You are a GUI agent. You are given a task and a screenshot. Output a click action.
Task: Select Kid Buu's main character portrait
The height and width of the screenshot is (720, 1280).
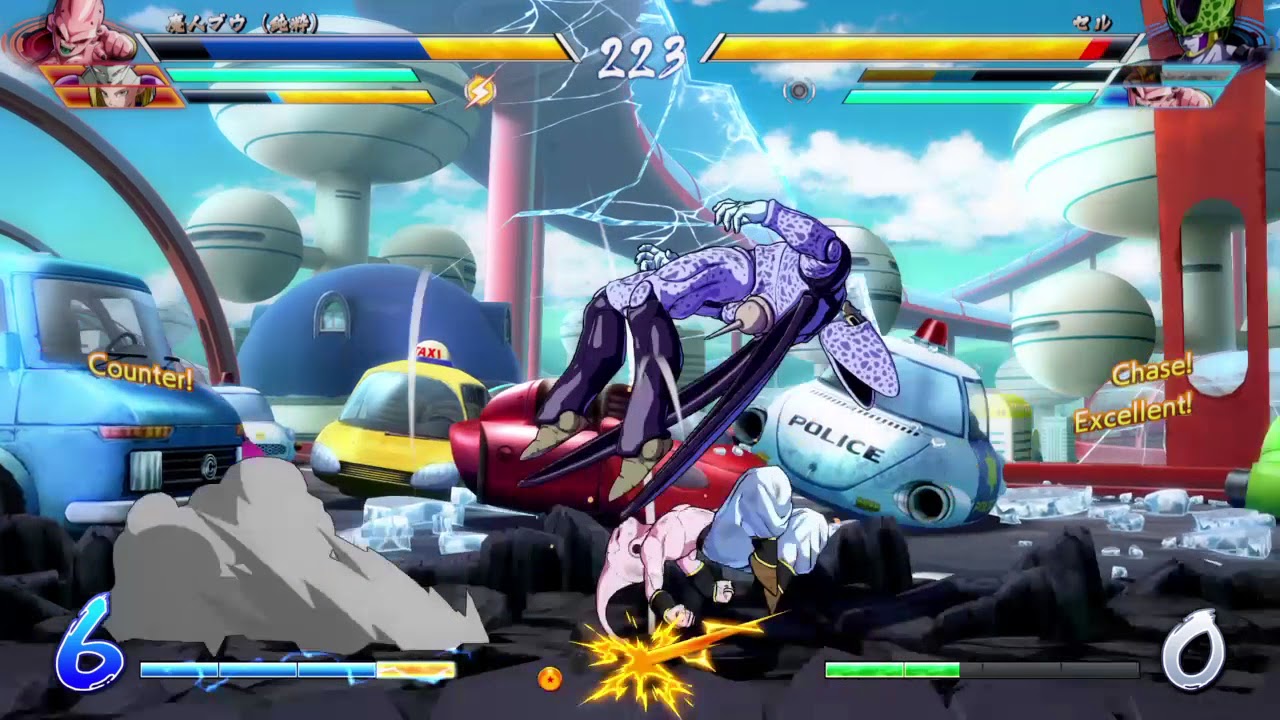(75, 30)
